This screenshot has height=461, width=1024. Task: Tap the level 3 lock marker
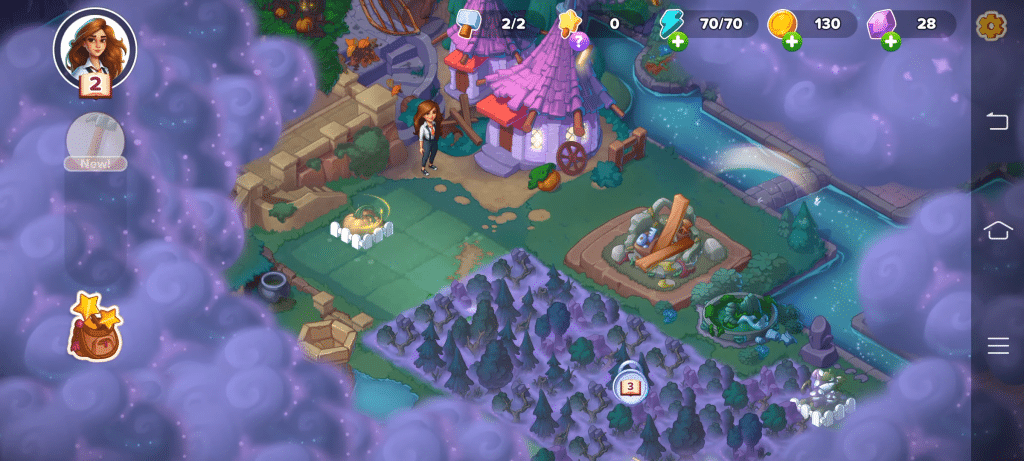click(x=630, y=384)
